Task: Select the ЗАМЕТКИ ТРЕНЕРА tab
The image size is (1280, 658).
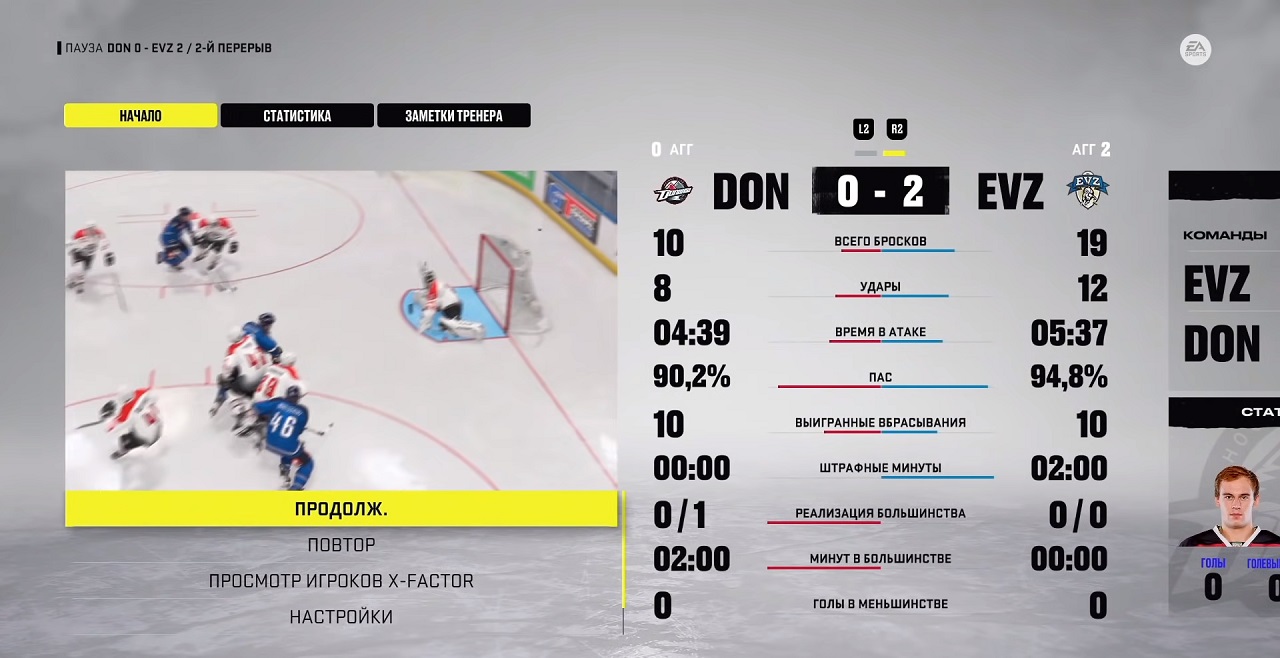Action: tap(453, 116)
